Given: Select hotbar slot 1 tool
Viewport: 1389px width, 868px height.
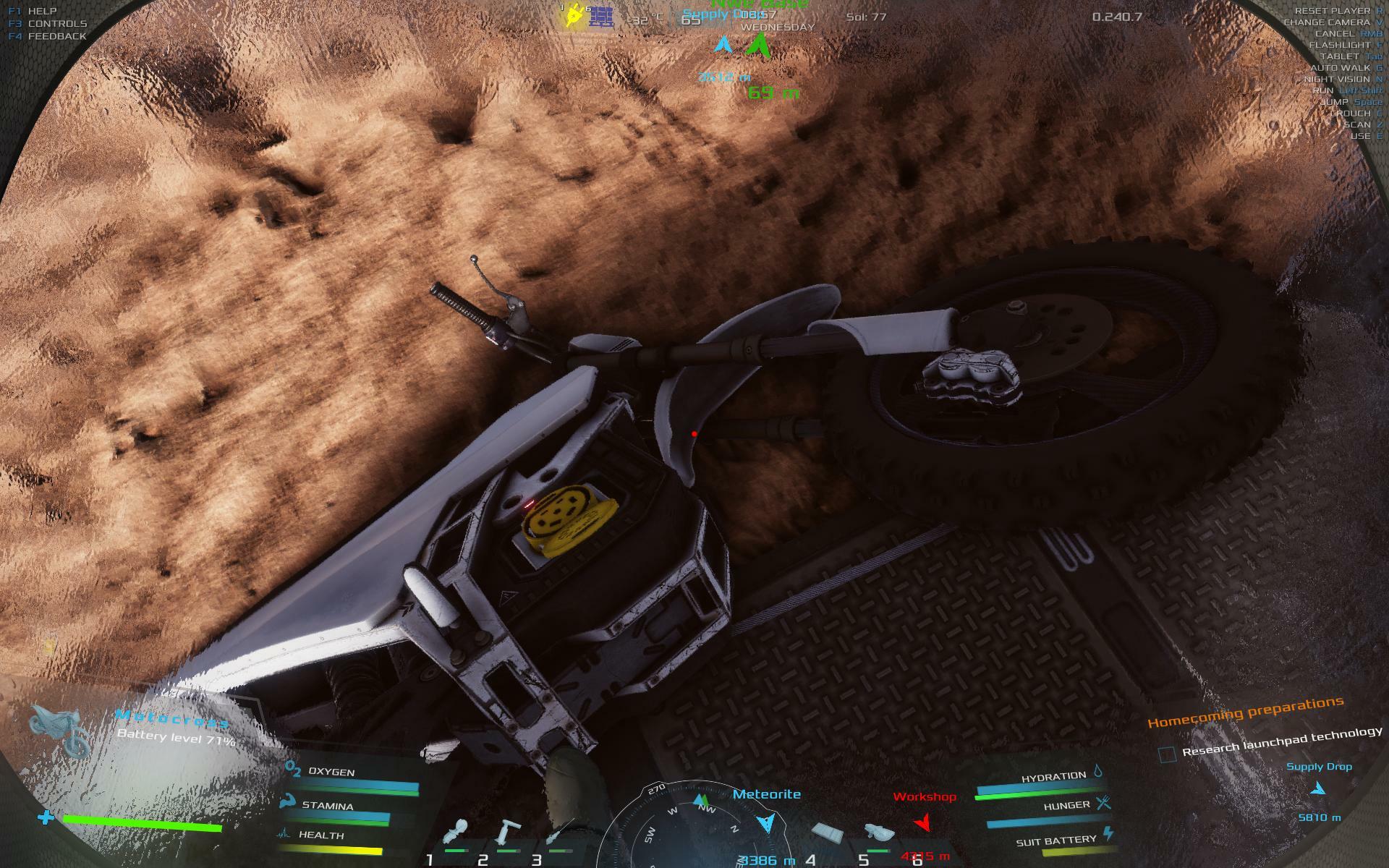Looking at the screenshot, I should pyautogui.click(x=457, y=834).
